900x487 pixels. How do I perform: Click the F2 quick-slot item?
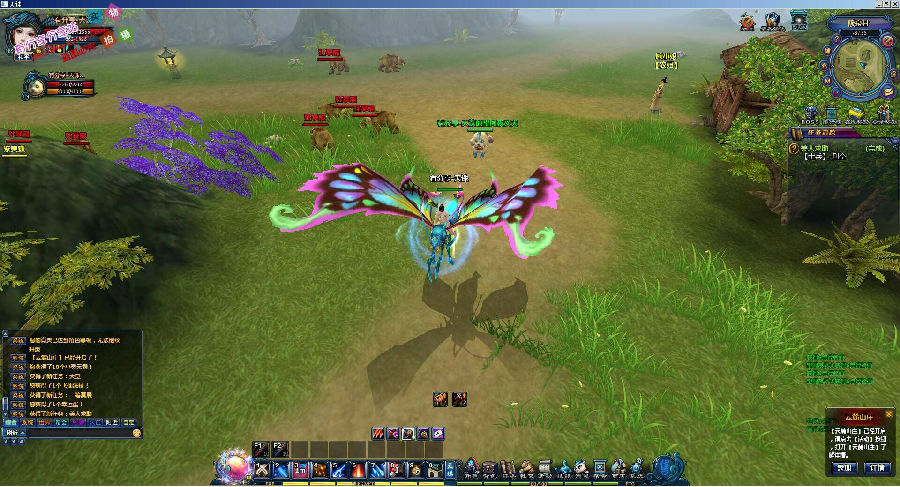[279, 449]
